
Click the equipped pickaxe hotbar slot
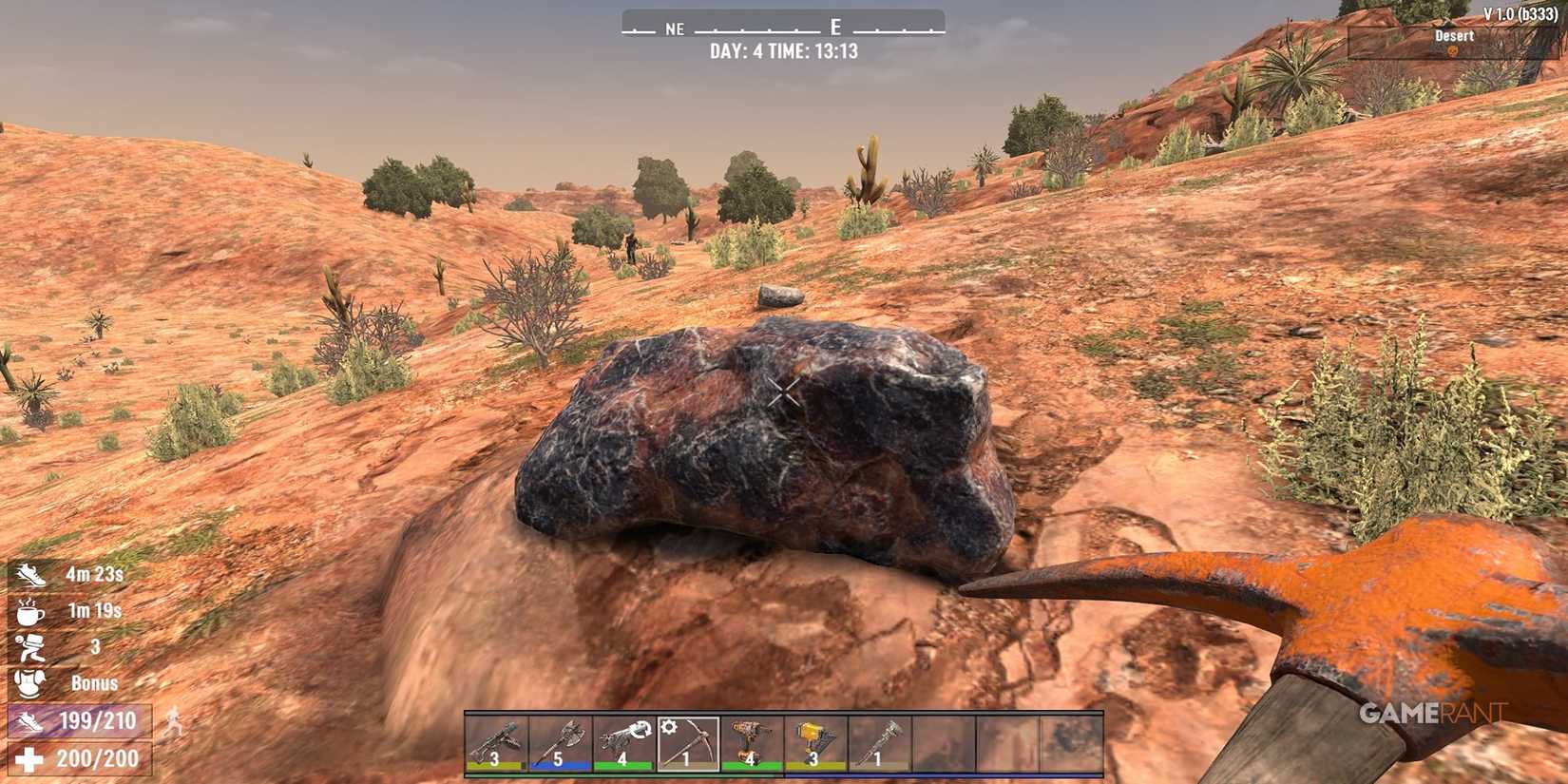(687, 746)
